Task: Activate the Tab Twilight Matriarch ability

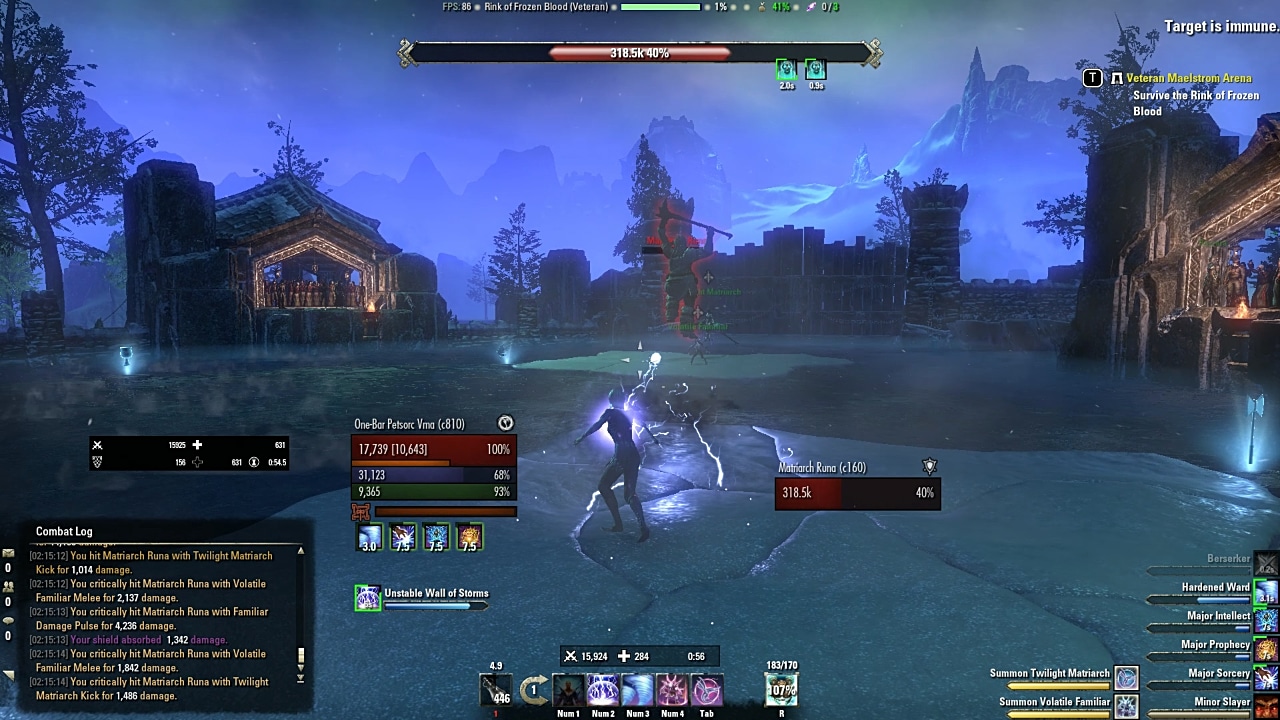Action: [x=707, y=690]
